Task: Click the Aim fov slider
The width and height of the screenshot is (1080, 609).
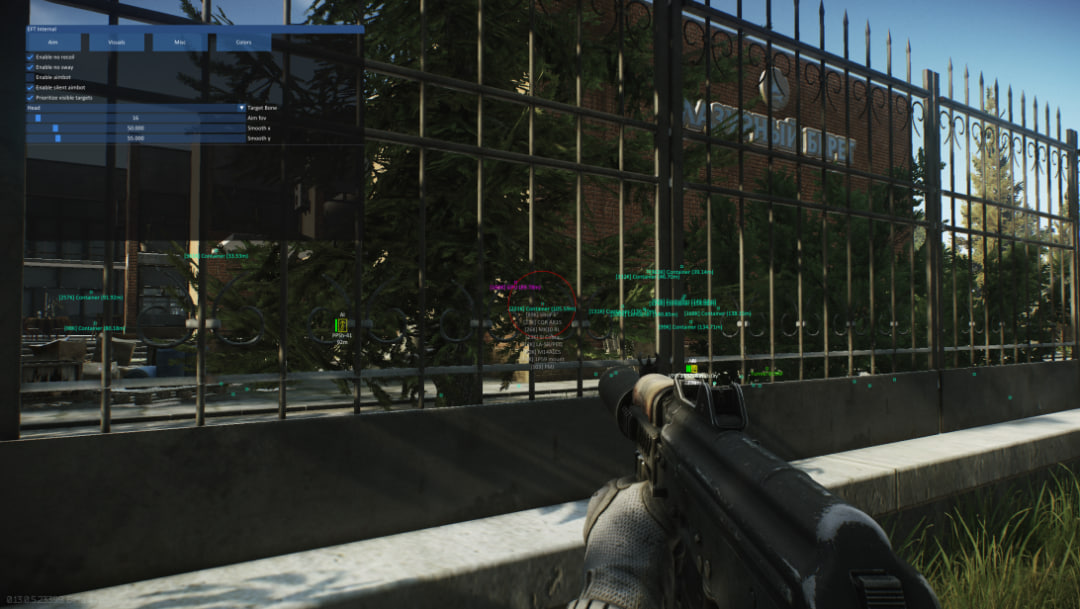Action: (x=135, y=118)
